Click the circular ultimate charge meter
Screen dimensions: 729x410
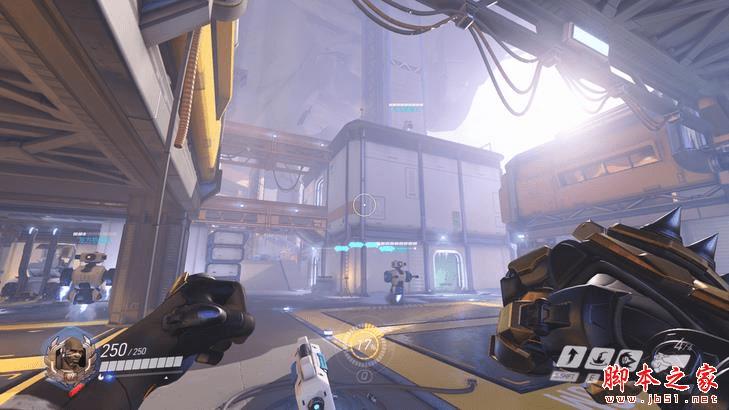365,345
